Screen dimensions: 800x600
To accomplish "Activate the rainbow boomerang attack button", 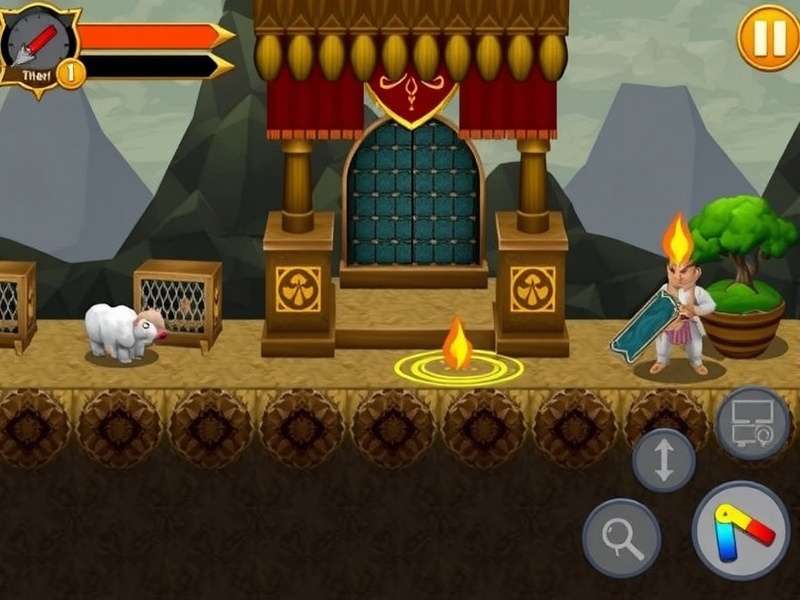I will pos(741,530).
